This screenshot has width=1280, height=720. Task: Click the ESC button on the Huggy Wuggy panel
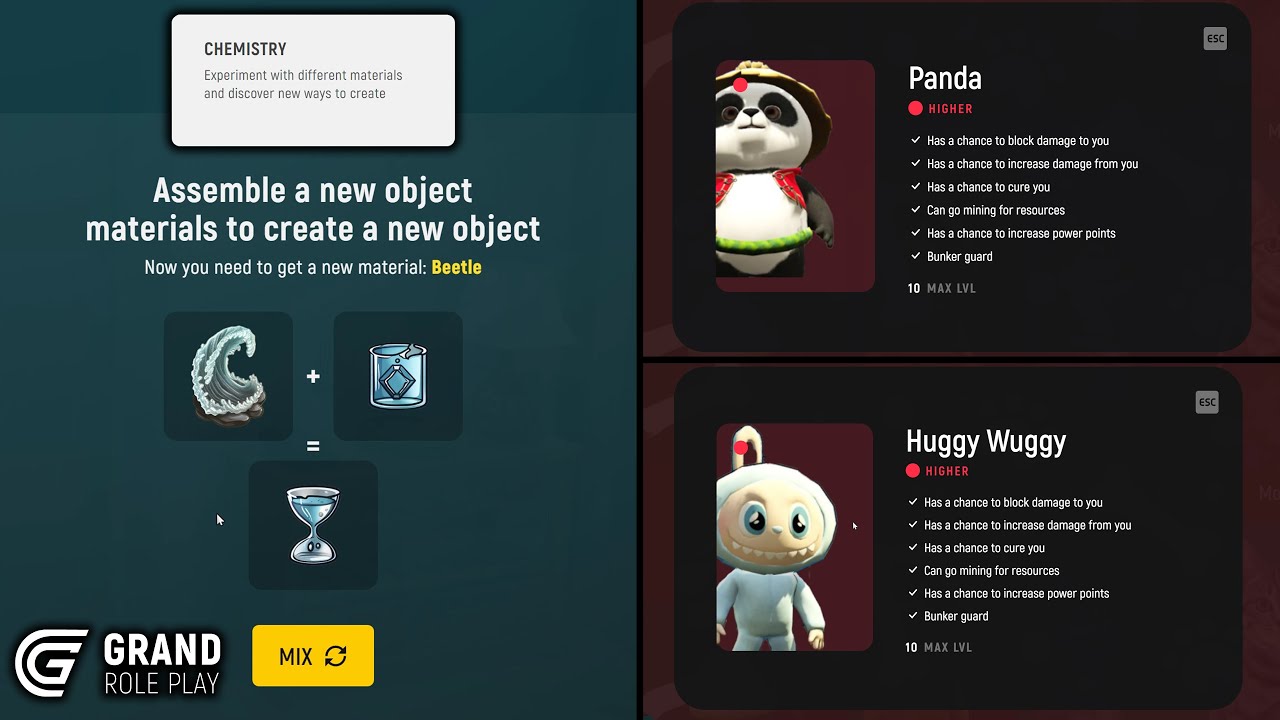tap(1207, 402)
